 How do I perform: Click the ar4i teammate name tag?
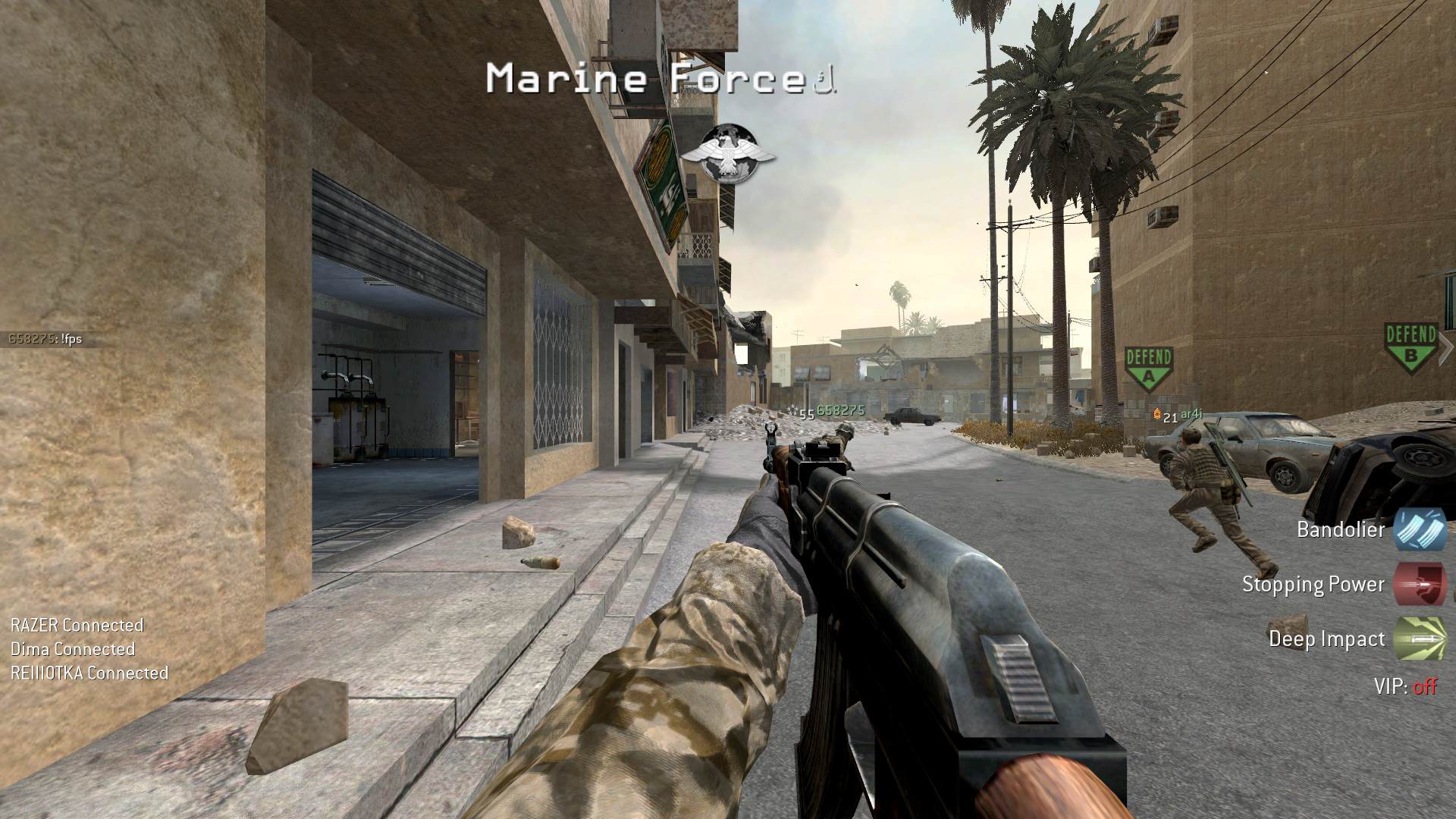tap(1191, 415)
